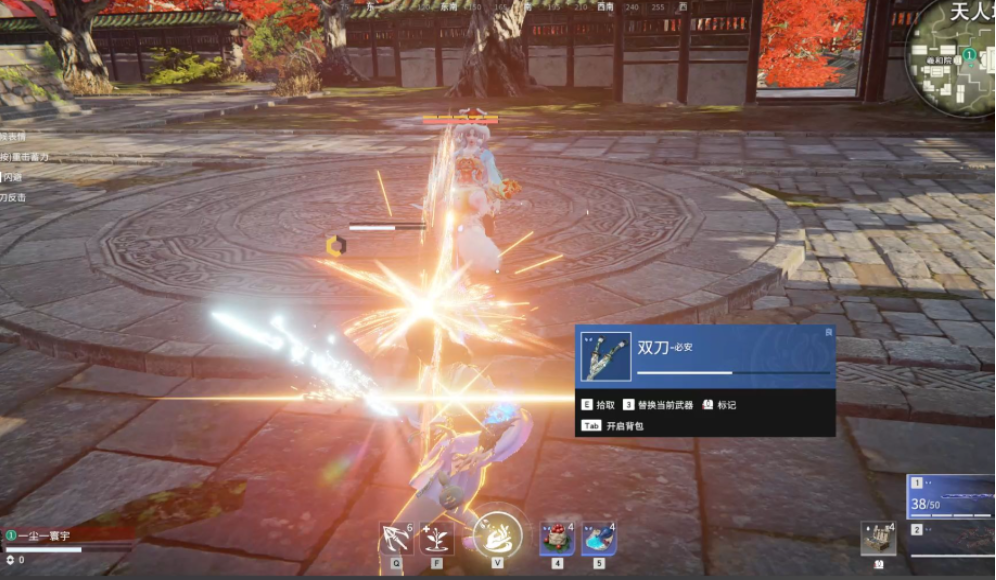Image resolution: width=996 pixels, height=580 pixels.
Task: Trigger the glowing circular ultimate skill
Action: click(497, 535)
